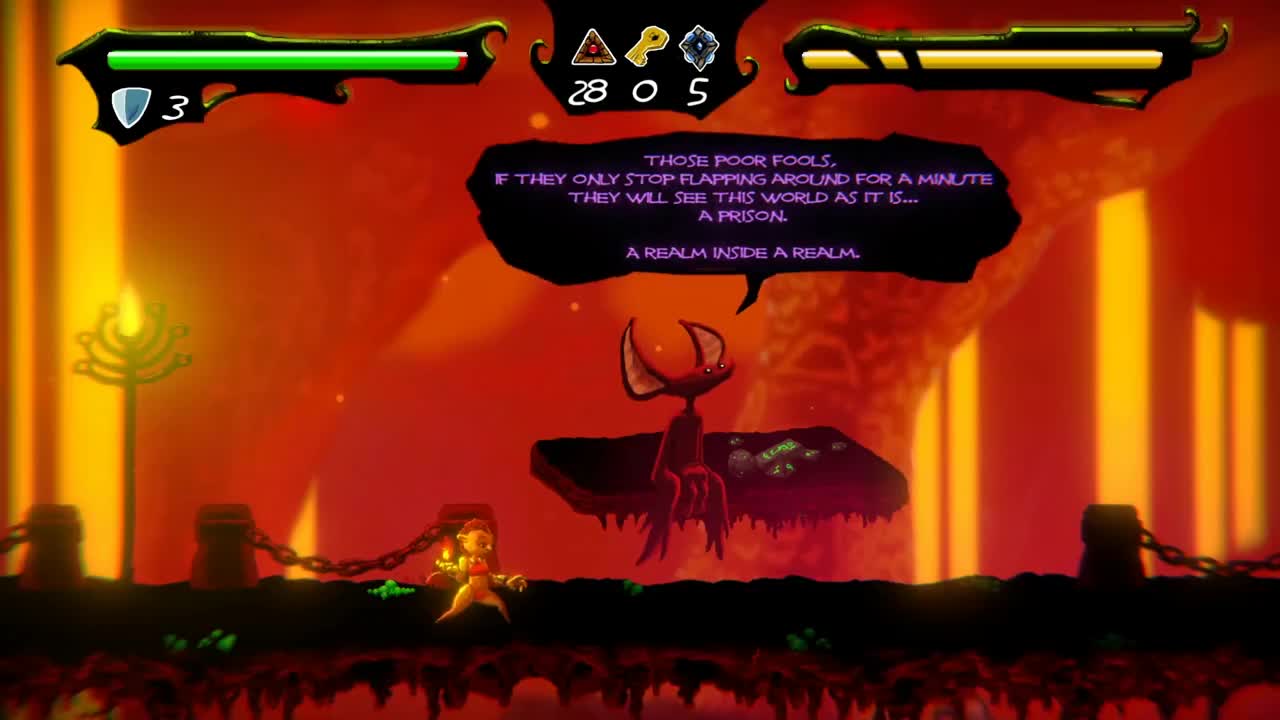Click the pyramid collectible icon above the 28
The height and width of the screenshot is (720, 1280).
594,45
